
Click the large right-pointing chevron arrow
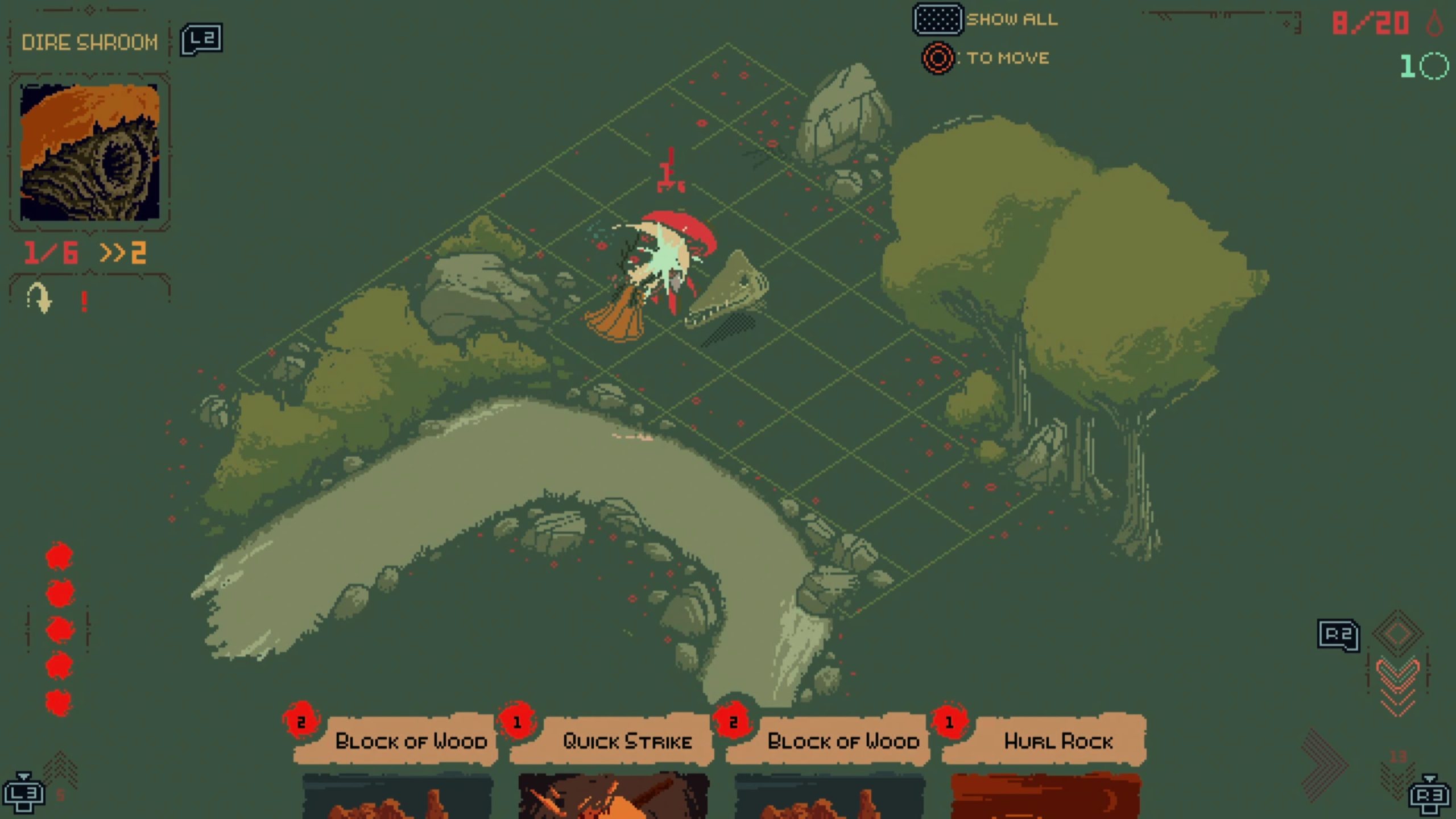pyautogui.click(x=1325, y=763)
